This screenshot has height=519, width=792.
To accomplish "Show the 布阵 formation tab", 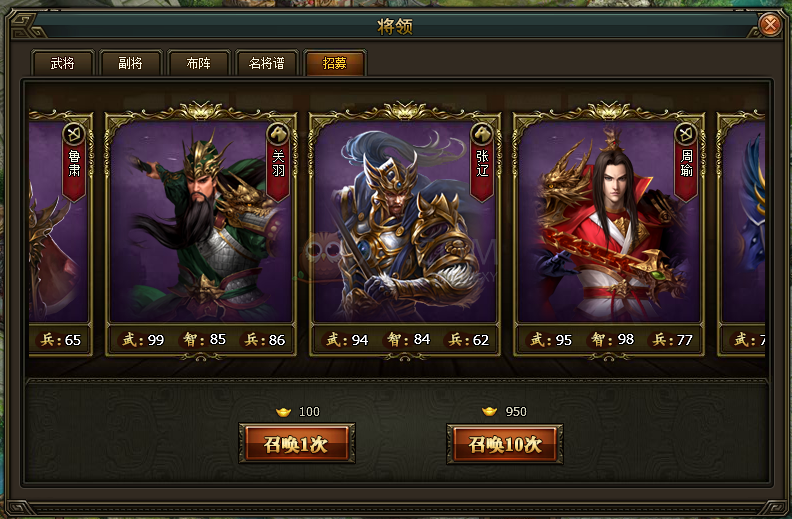I will tap(198, 64).
